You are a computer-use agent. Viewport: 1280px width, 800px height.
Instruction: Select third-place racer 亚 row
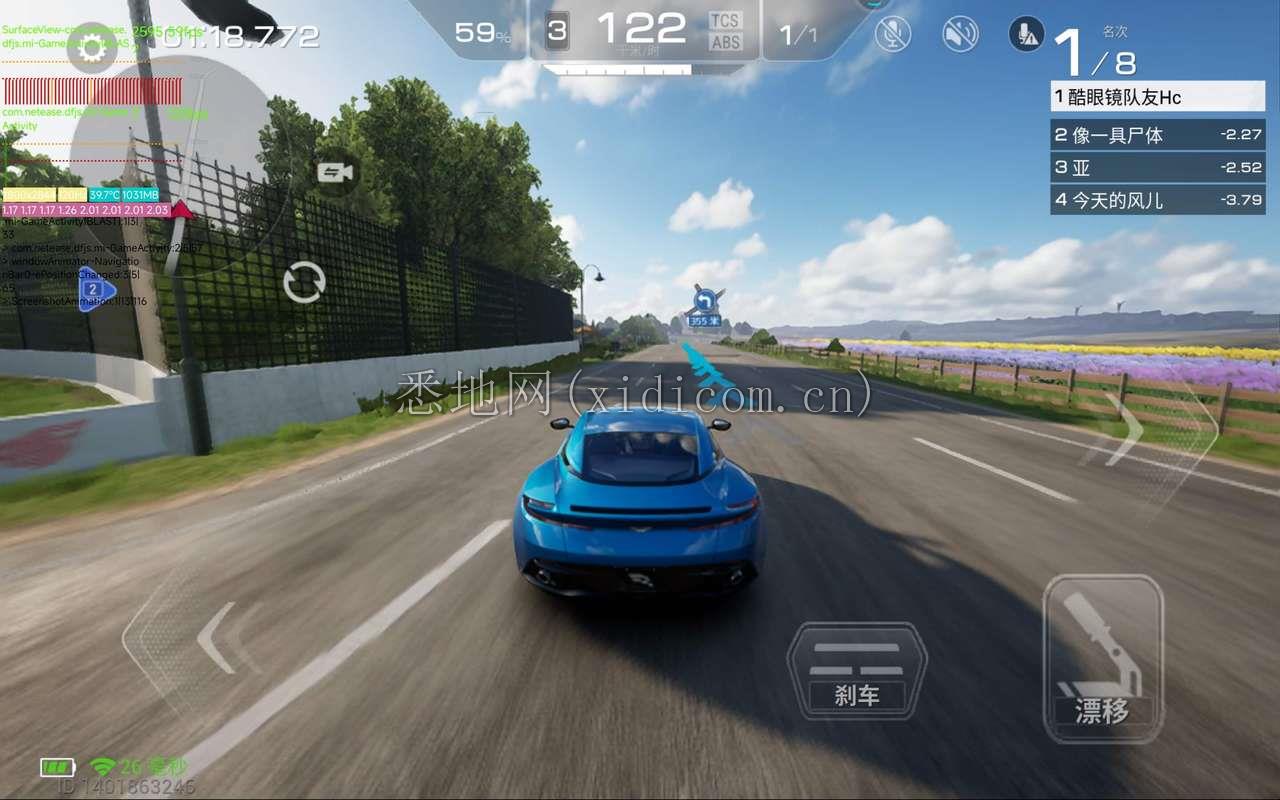pyautogui.click(x=1158, y=167)
